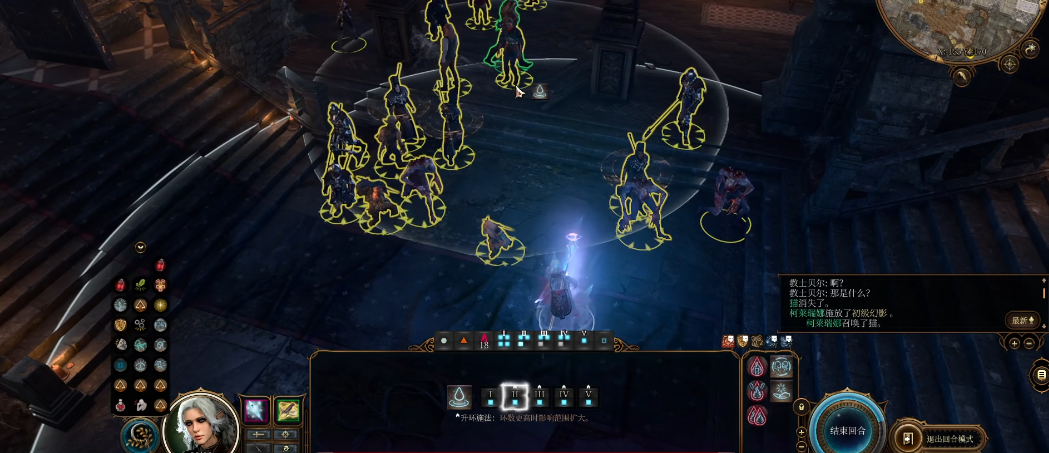Click the 结束回合 end turn button

click(847, 430)
